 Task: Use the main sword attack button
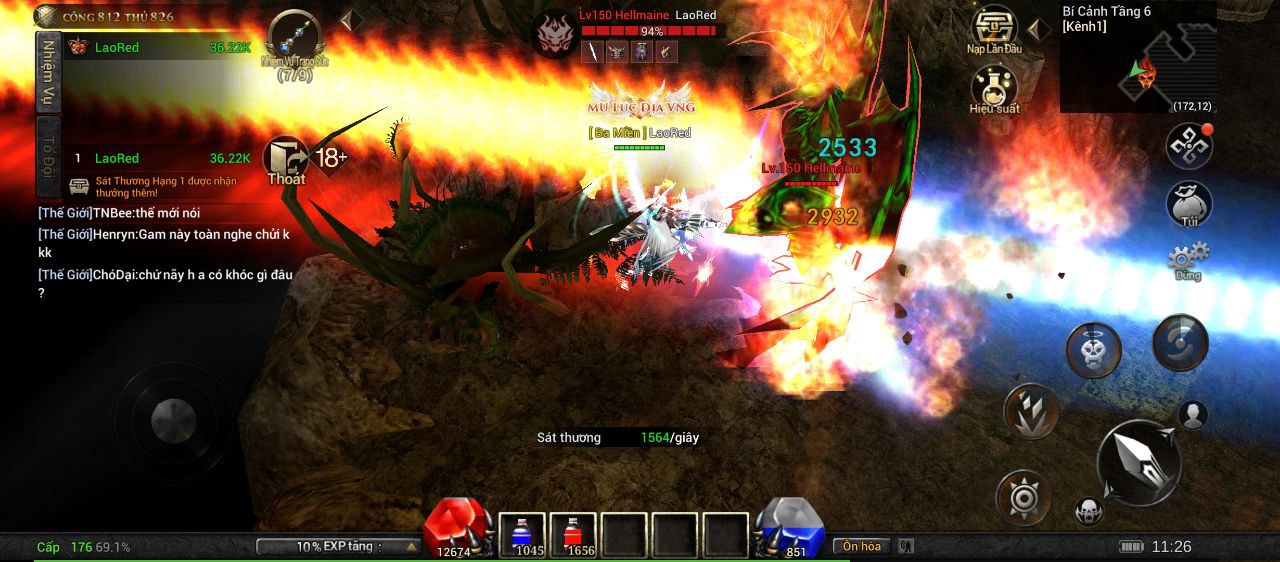click(1139, 462)
